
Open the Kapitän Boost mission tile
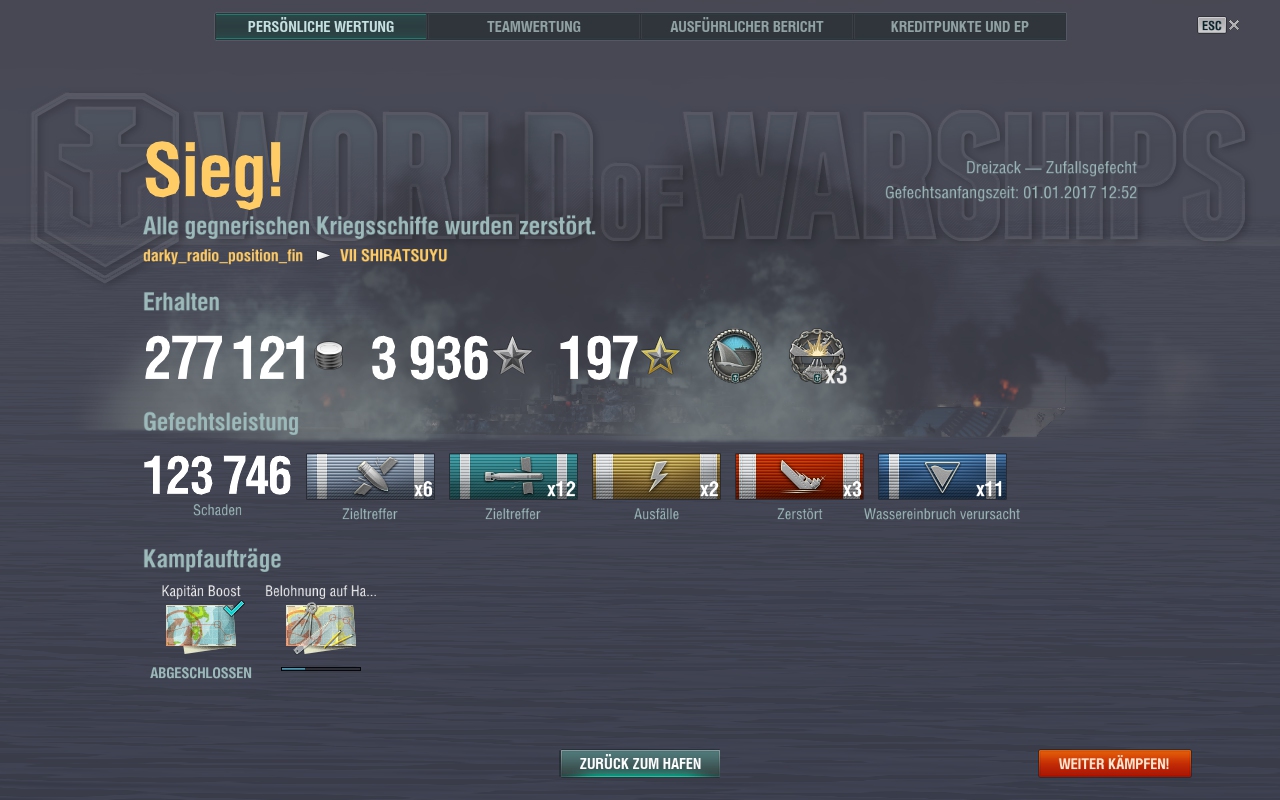coord(201,627)
